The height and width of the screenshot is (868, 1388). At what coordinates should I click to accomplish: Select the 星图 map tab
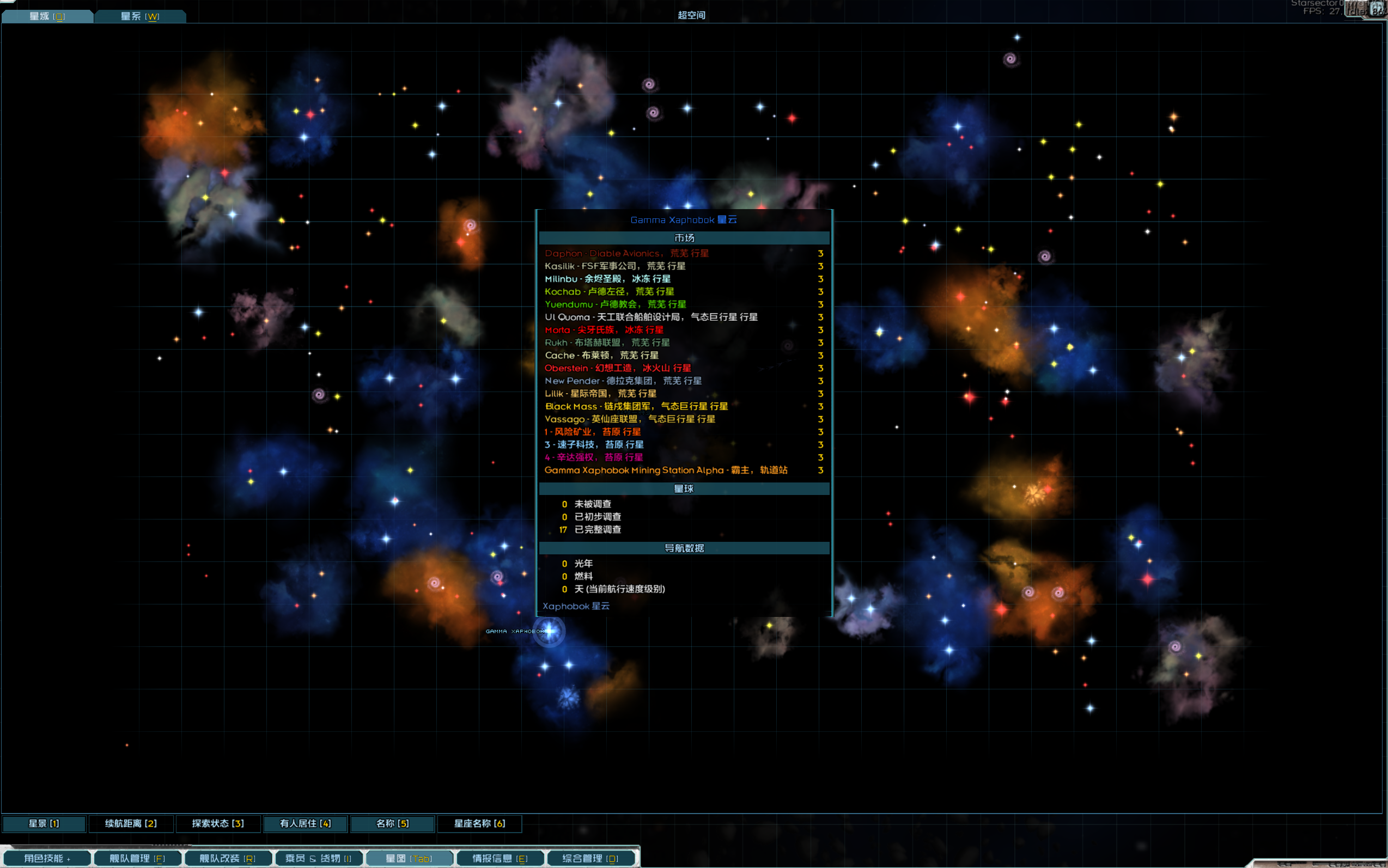point(409,858)
